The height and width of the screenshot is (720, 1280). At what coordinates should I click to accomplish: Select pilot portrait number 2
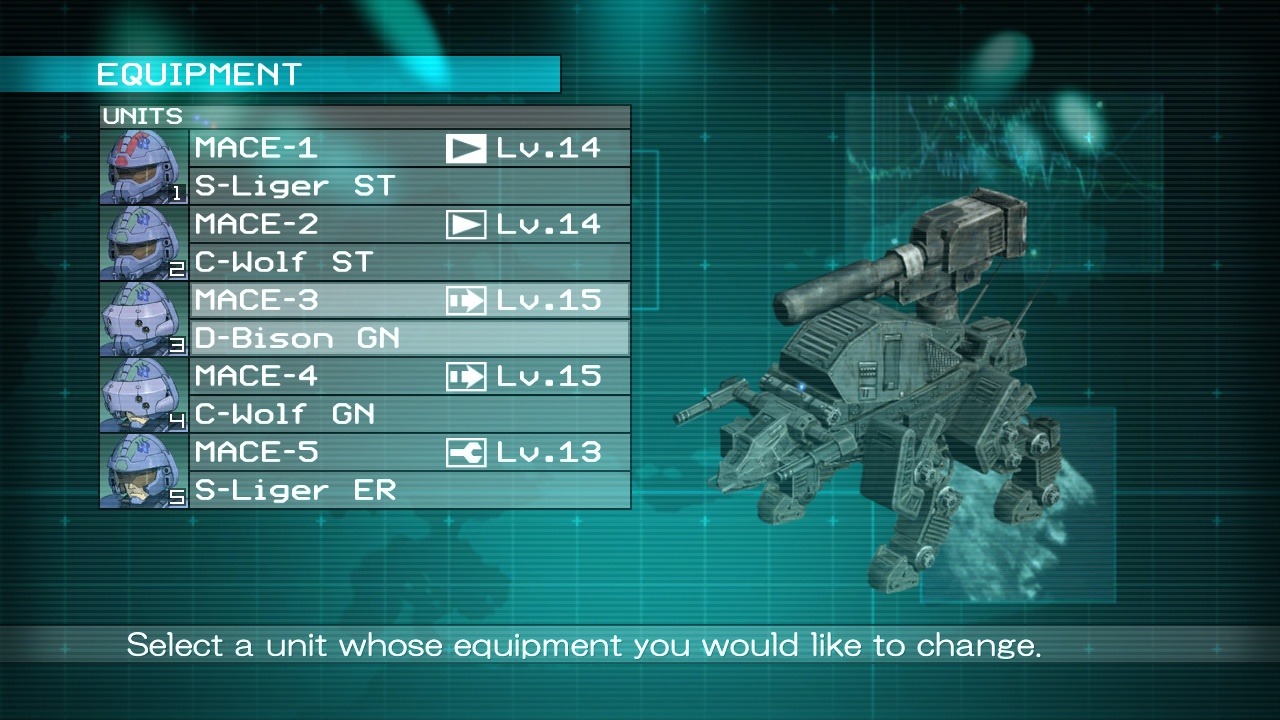145,243
